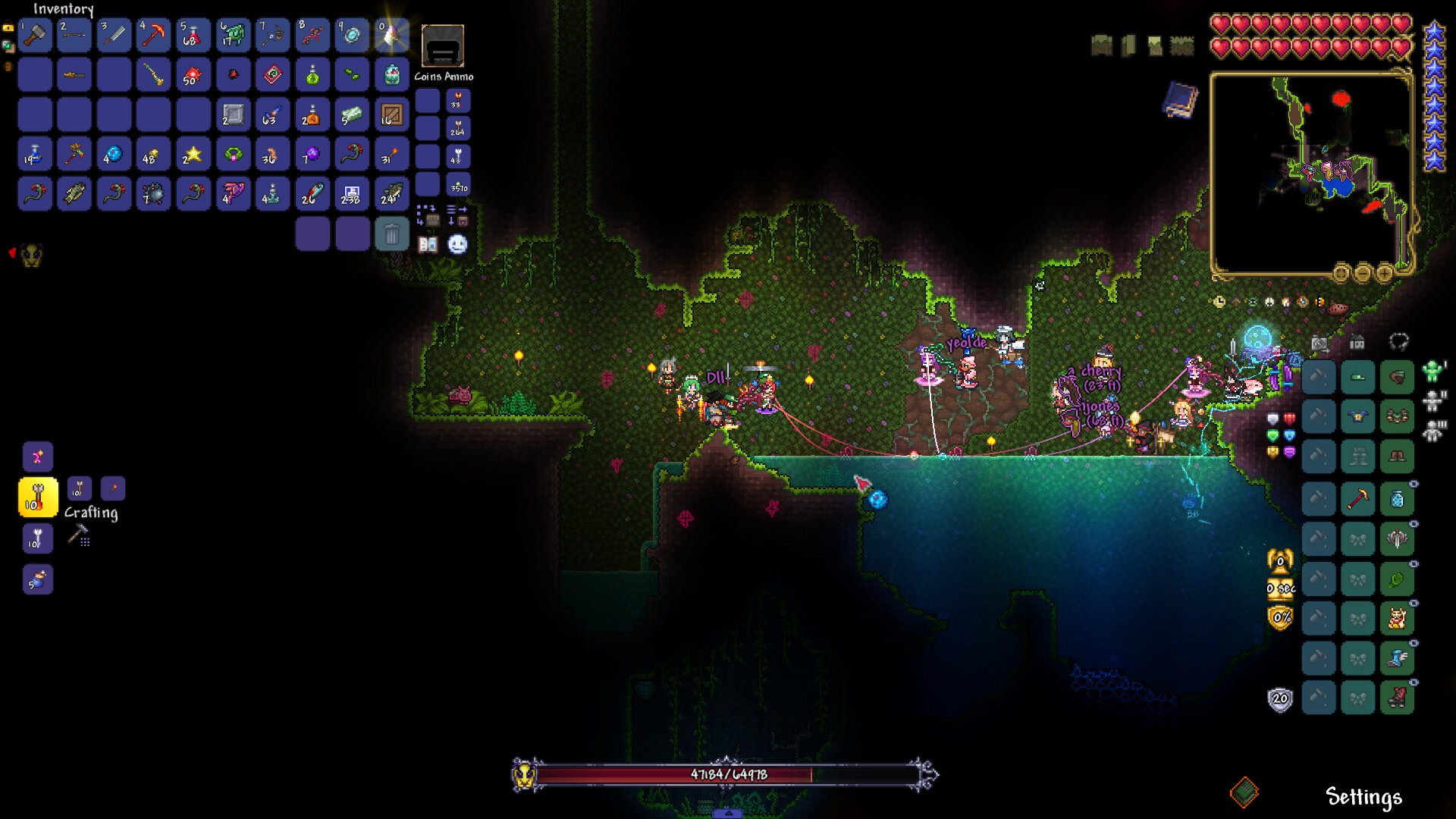Image resolution: width=1456 pixels, height=819 pixels.
Task: Click the fallen star inventory slot
Action: tap(193, 155)
